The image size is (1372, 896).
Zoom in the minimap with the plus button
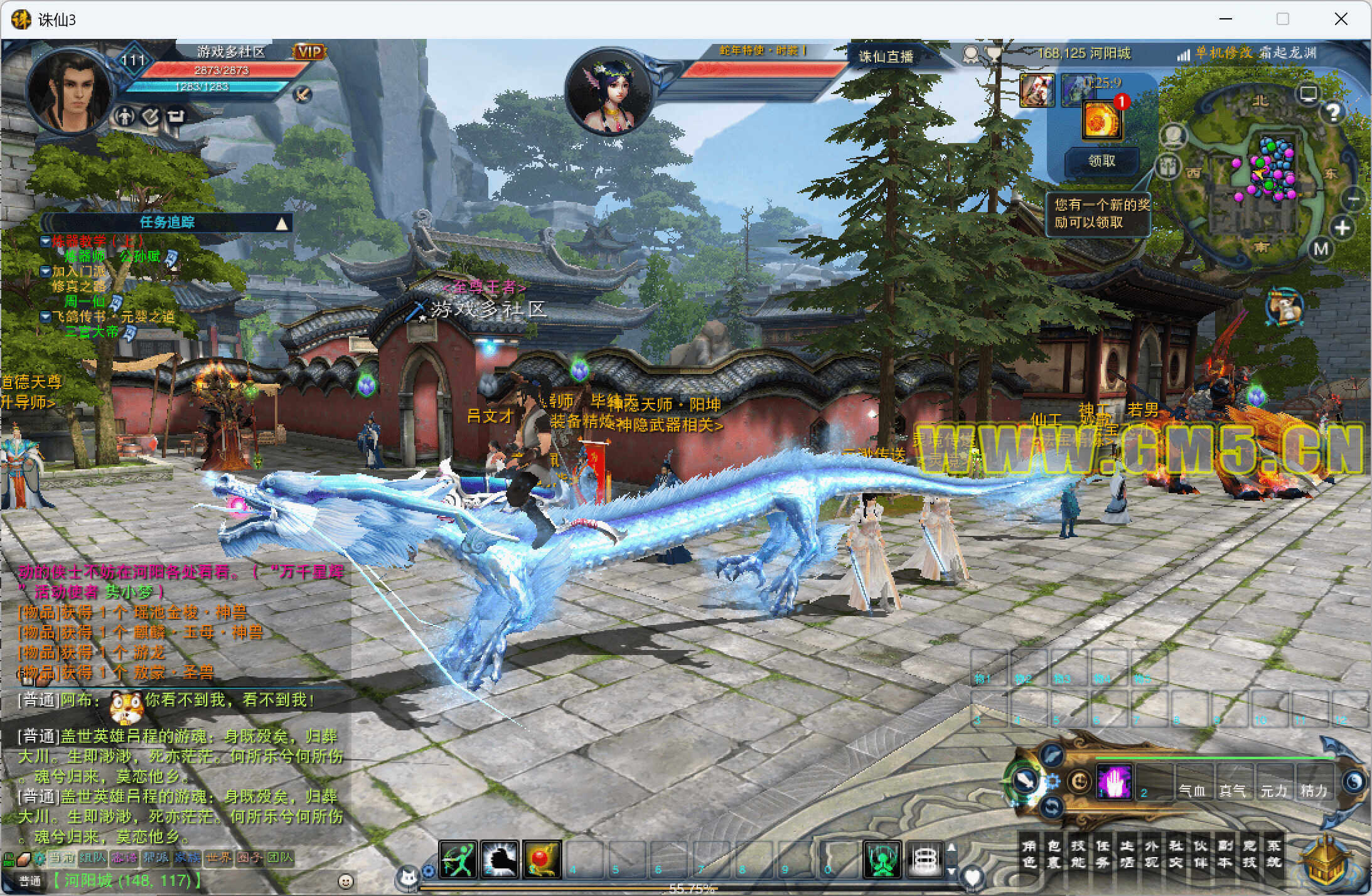click(1342, 228)
